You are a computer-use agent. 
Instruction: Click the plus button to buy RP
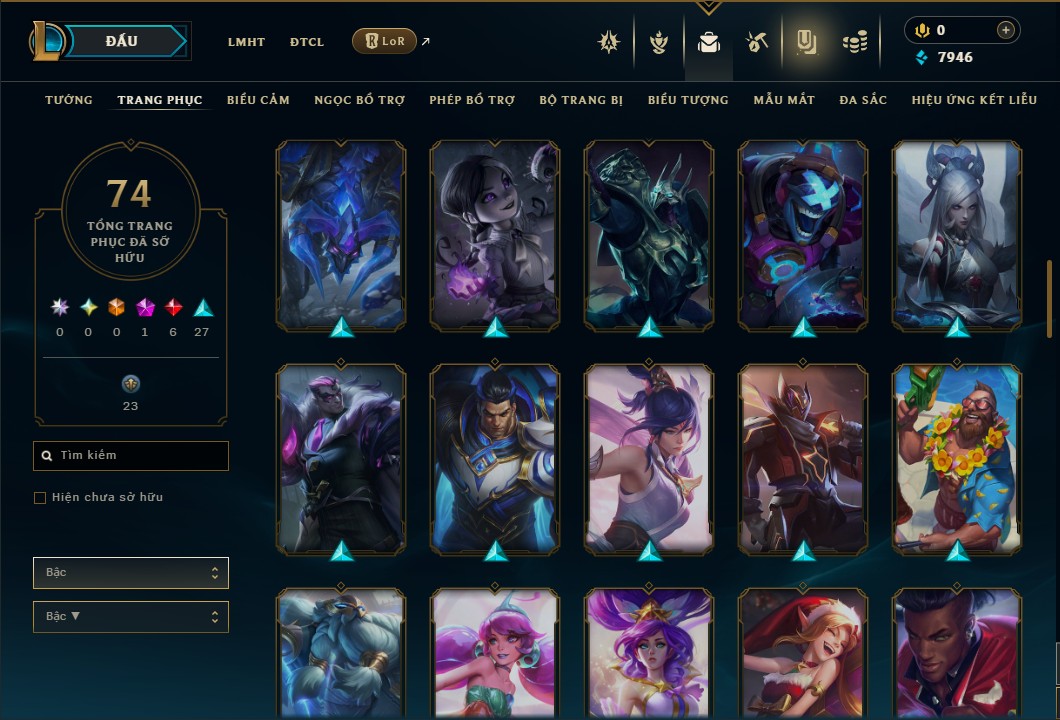[x=1005, y=30]
